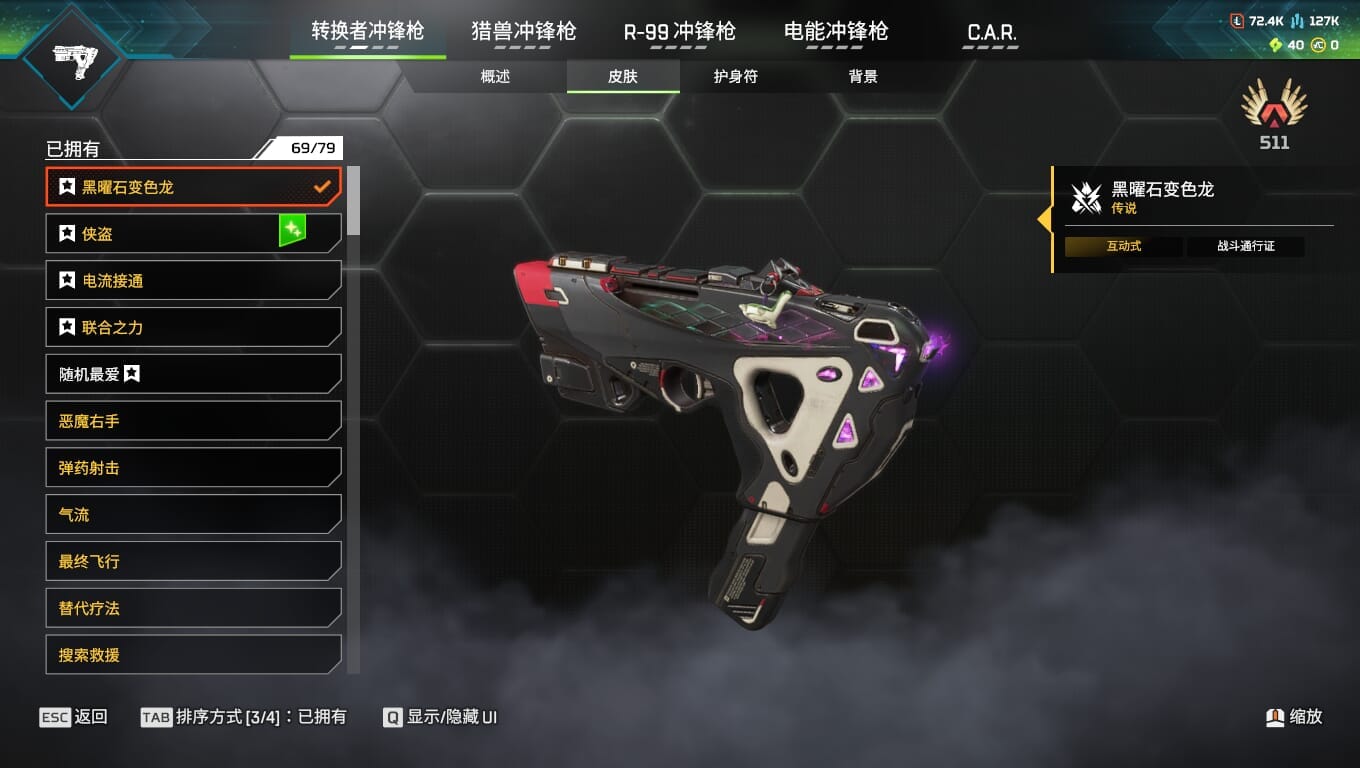Pick the 最终飞行 skin
The image size is (1360, 768).
point(193,561)
